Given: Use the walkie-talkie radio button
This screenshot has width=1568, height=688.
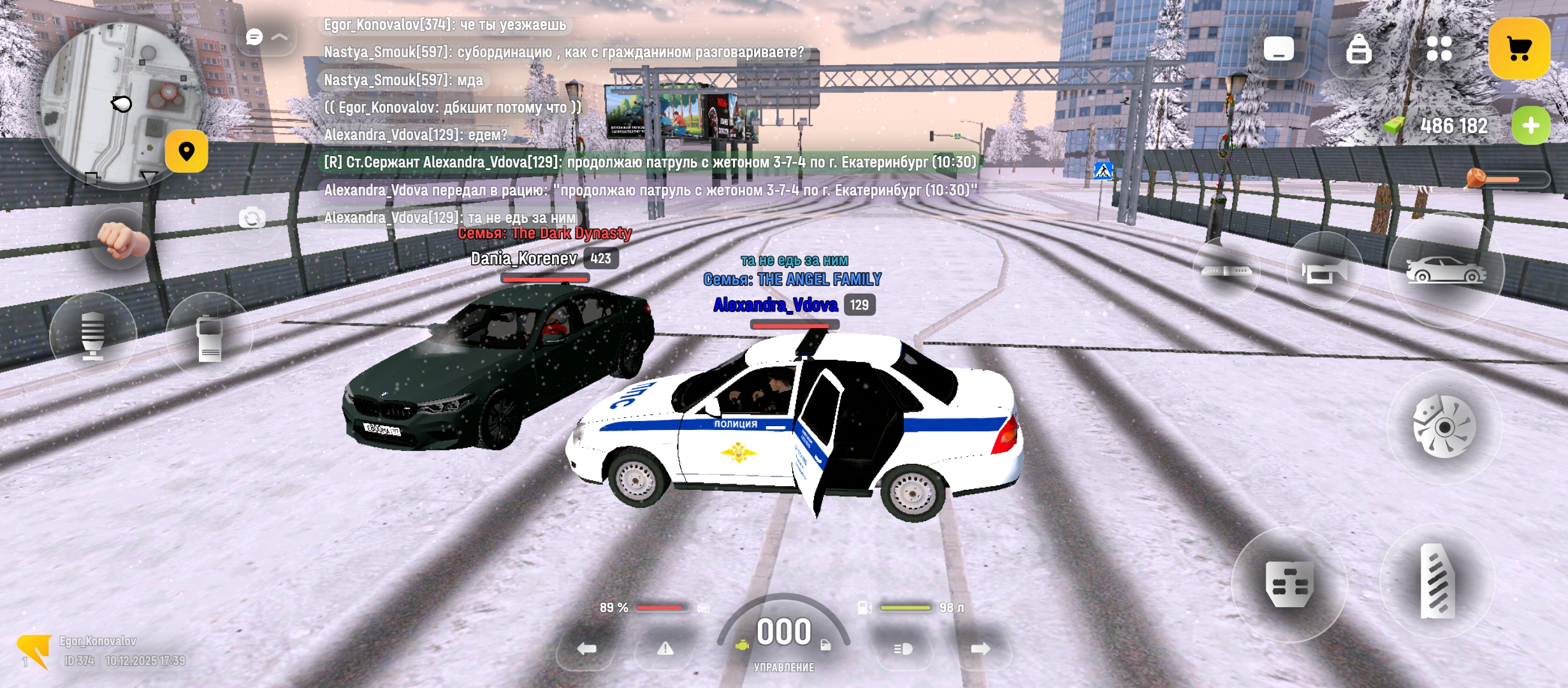Looking at the screenshot, I should (x=209, y=337).
